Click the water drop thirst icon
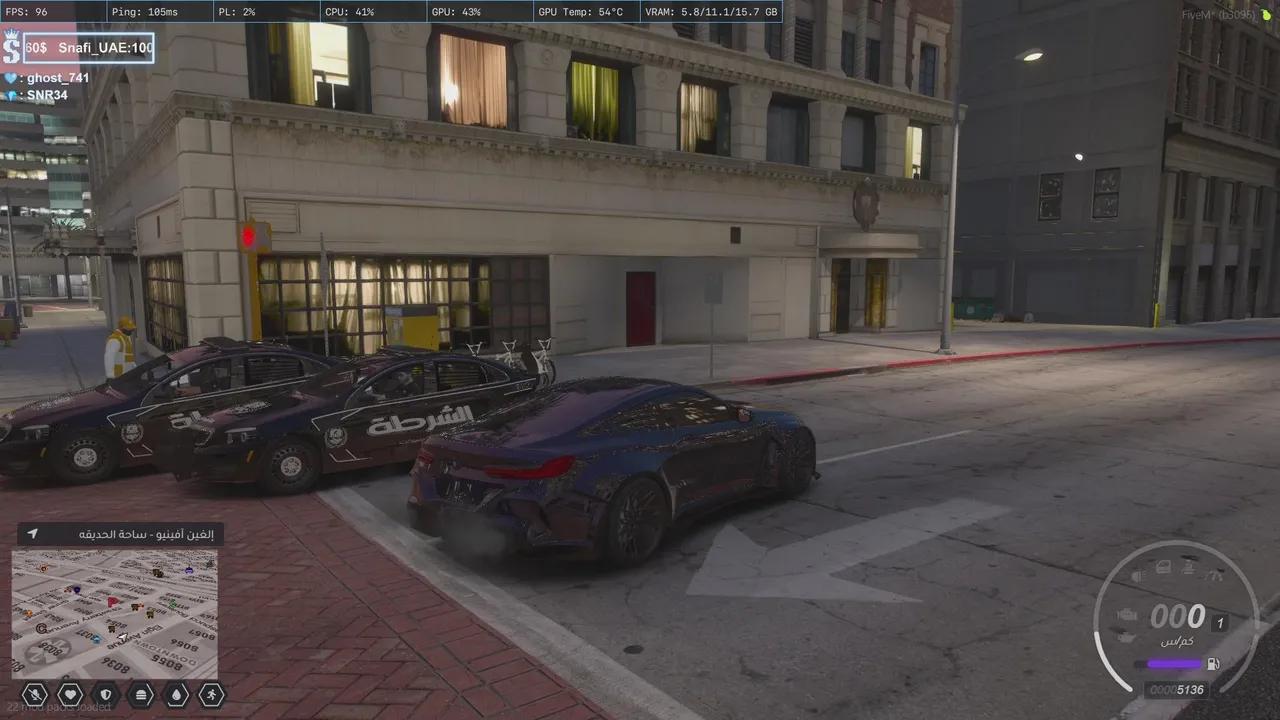The image size is (1280, 720). 176,693
